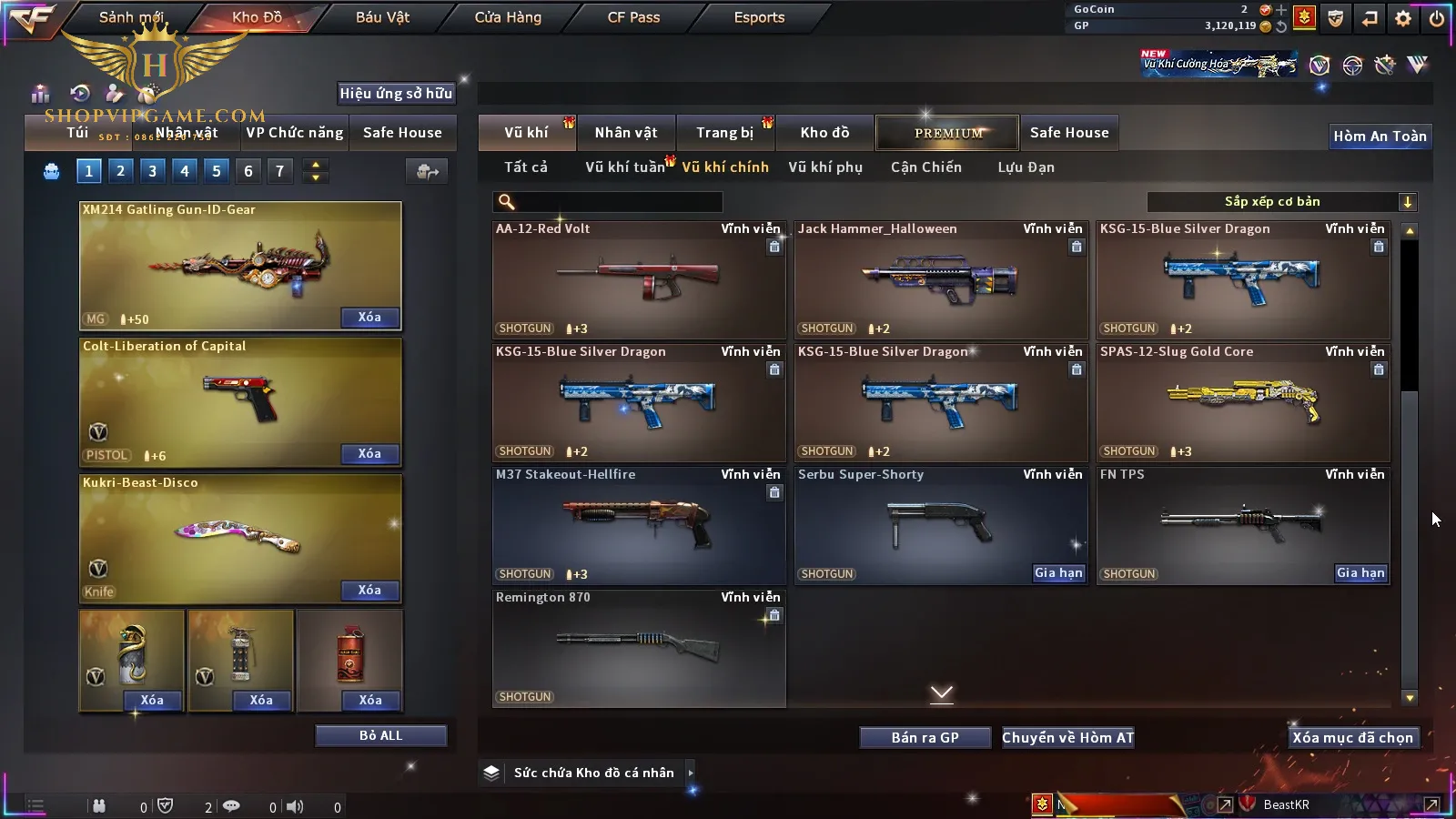Switch to the PREMIUM tab
The image size is (1456, 819).
click(x=947, y=133)
